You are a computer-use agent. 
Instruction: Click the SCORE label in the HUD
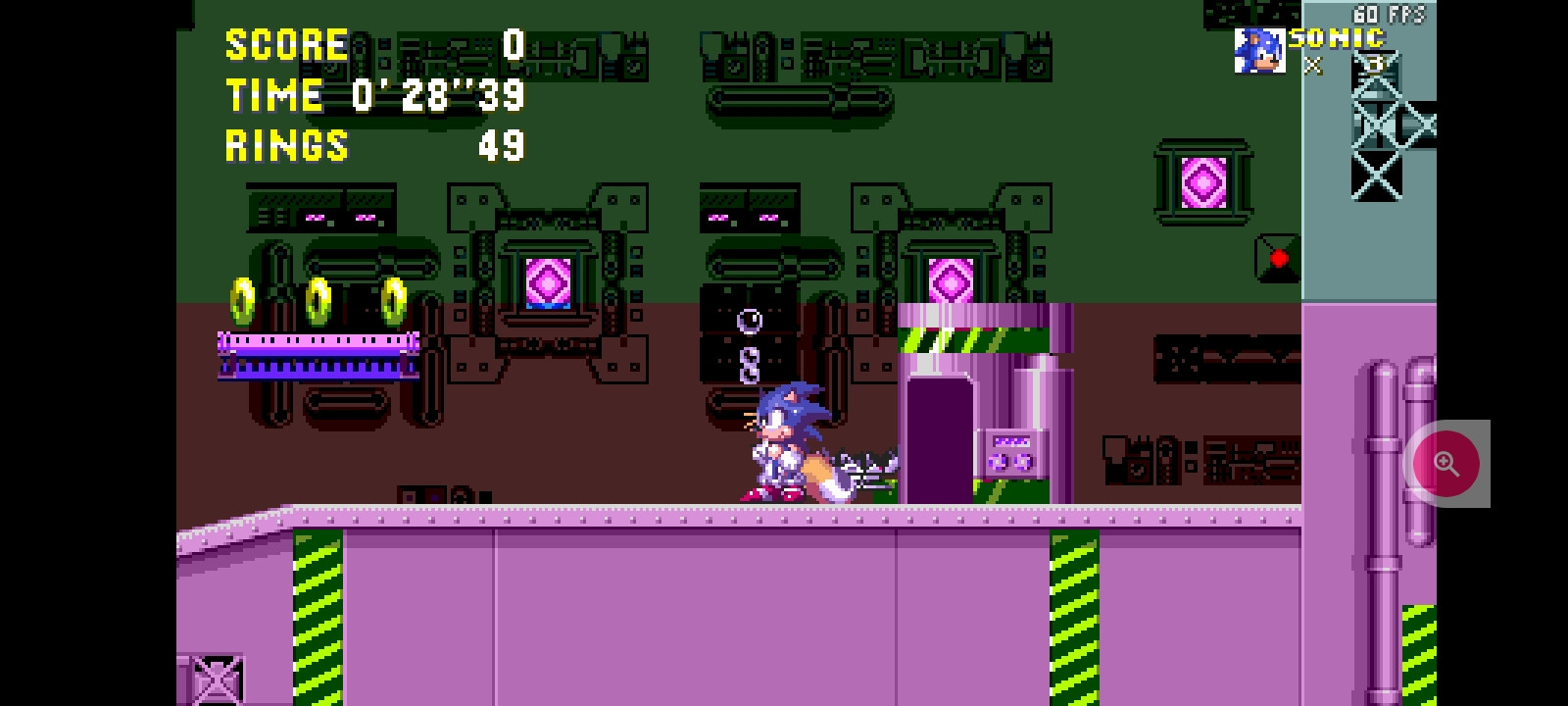(x=284, y=44)
